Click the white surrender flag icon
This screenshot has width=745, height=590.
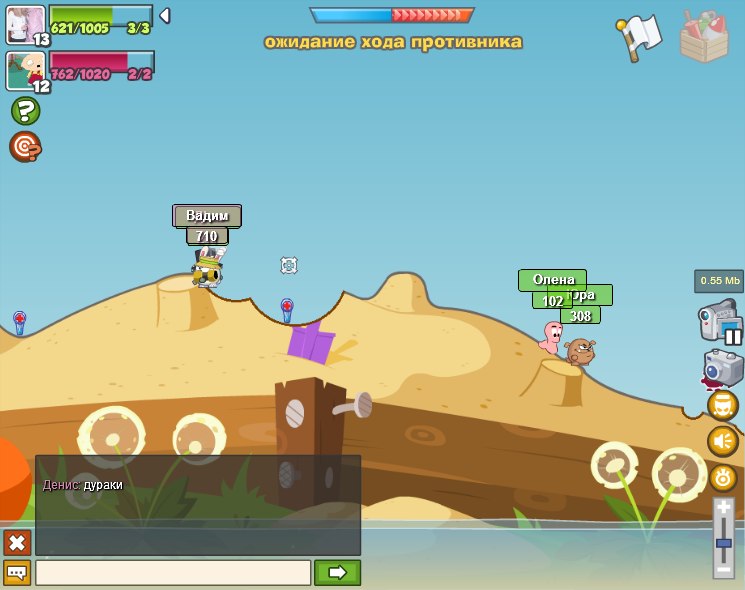tap(640, 37)
